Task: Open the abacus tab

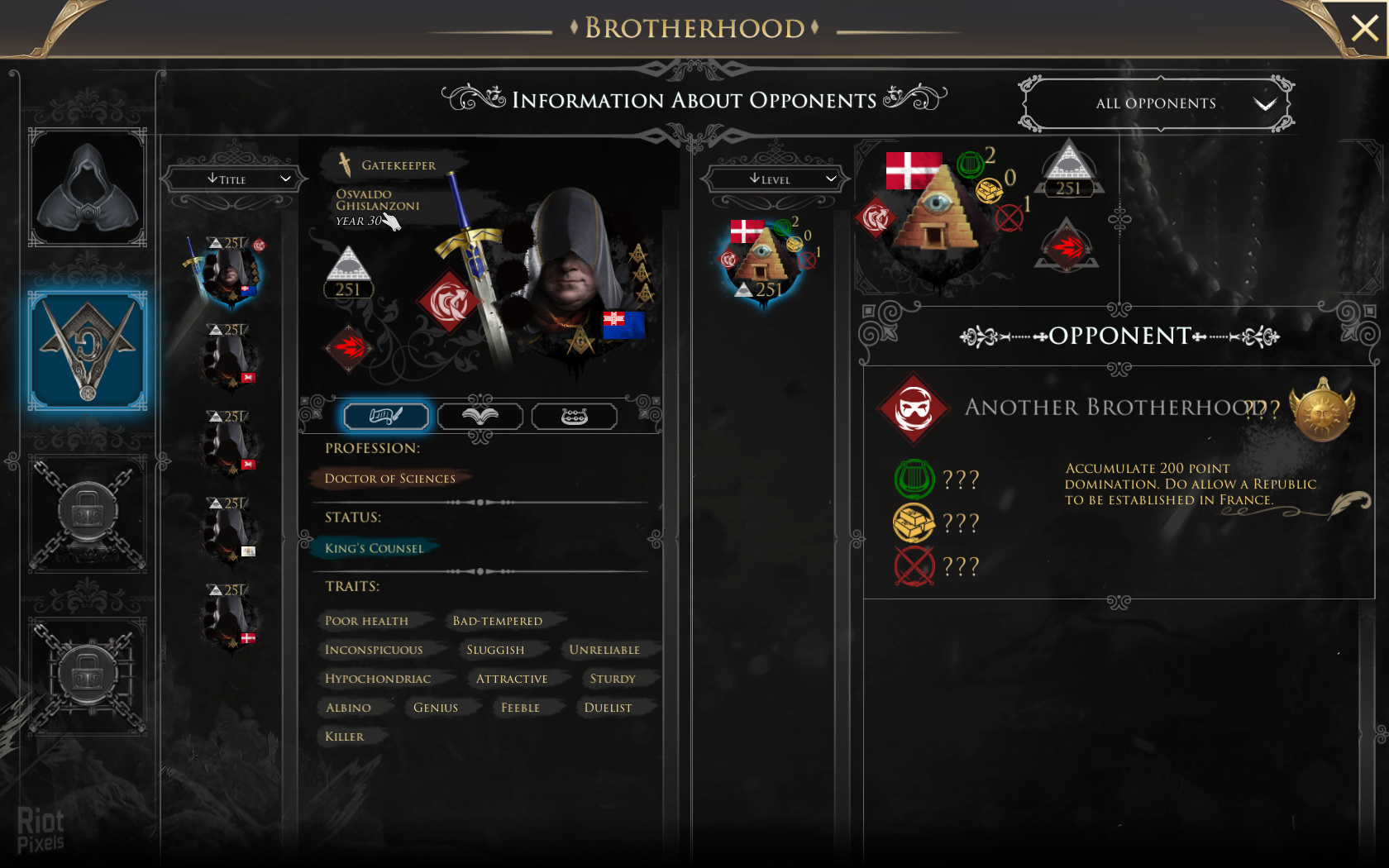Action: tap(574, 416)
